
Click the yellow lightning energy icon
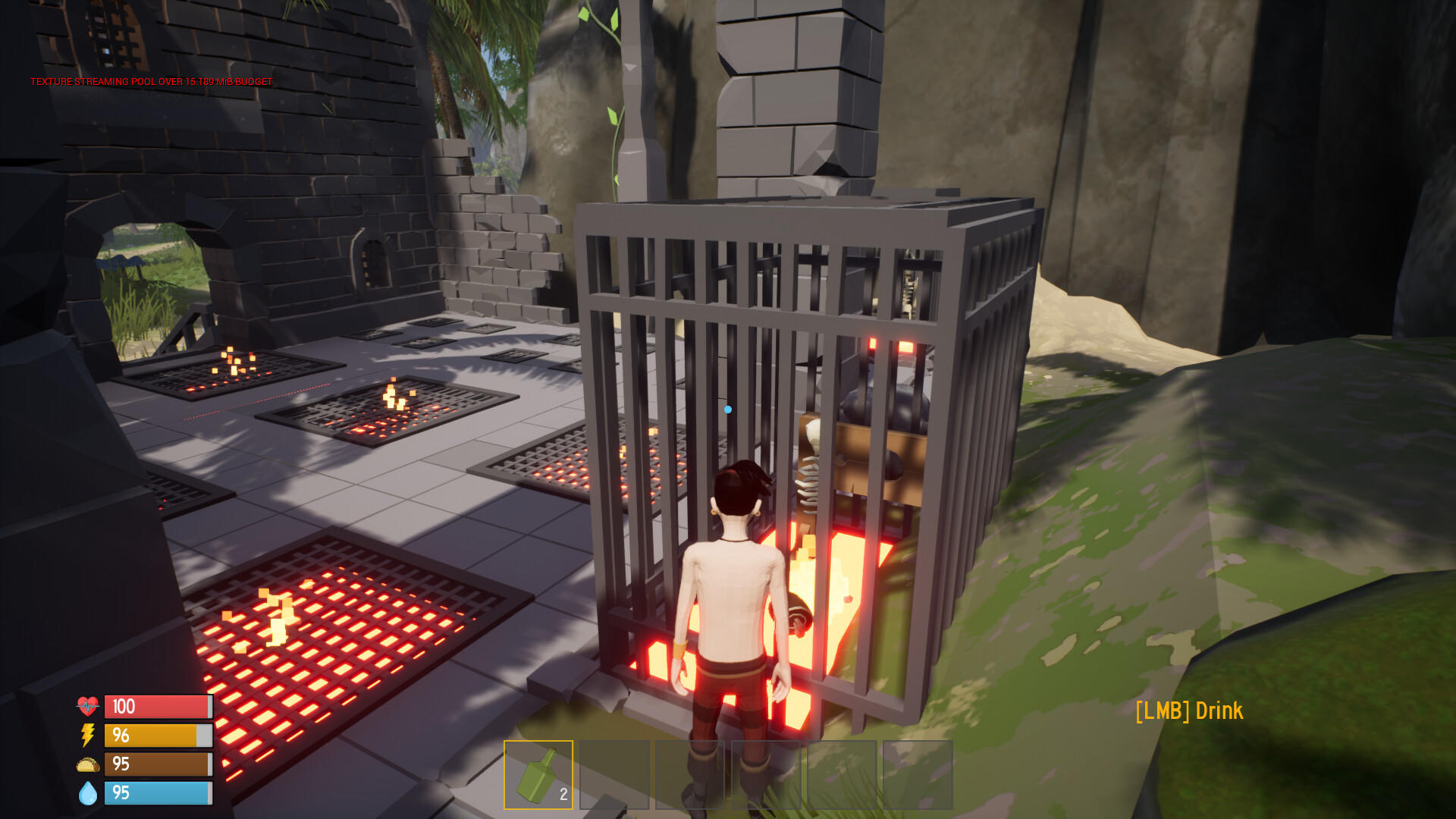tap(86, 736)
